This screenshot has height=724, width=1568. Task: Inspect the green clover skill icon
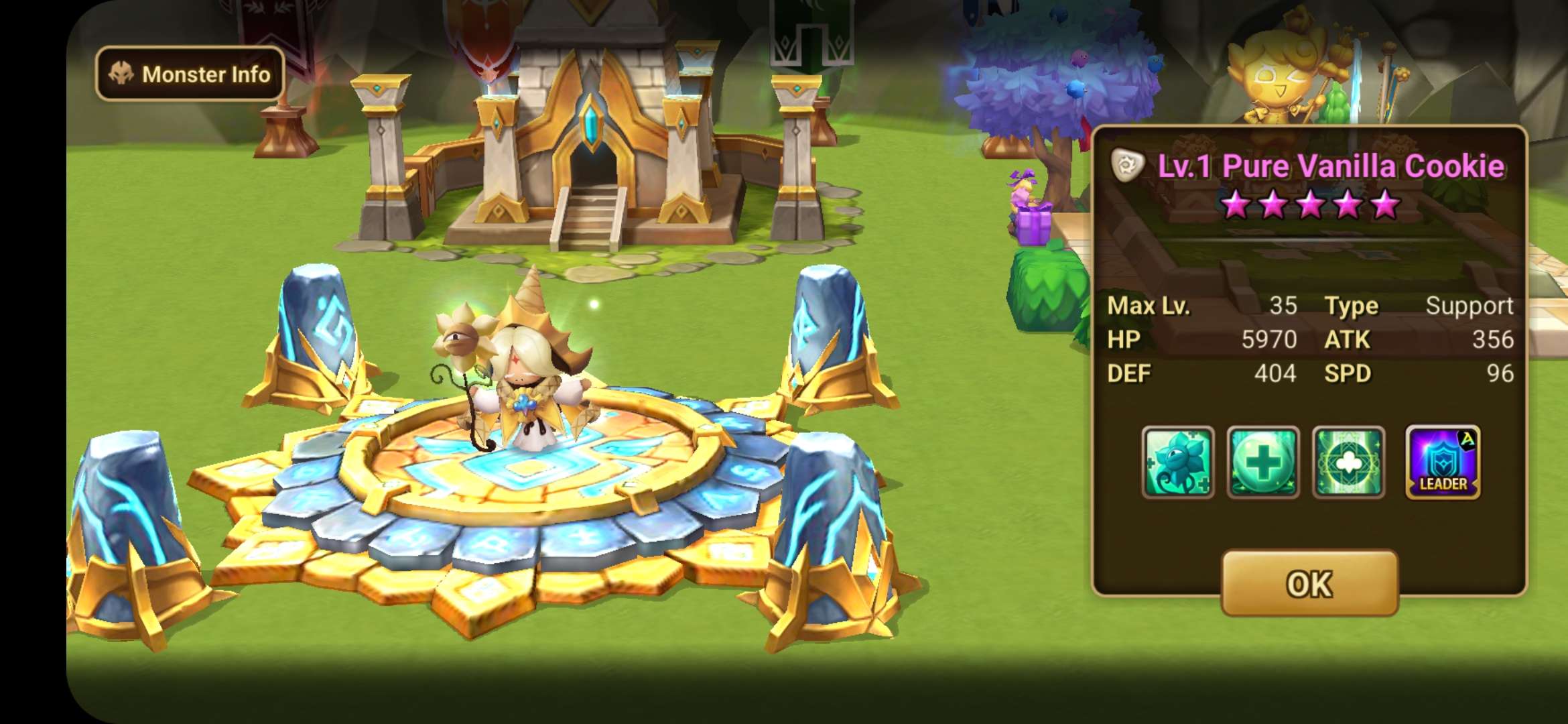[x=1348, y=463]
